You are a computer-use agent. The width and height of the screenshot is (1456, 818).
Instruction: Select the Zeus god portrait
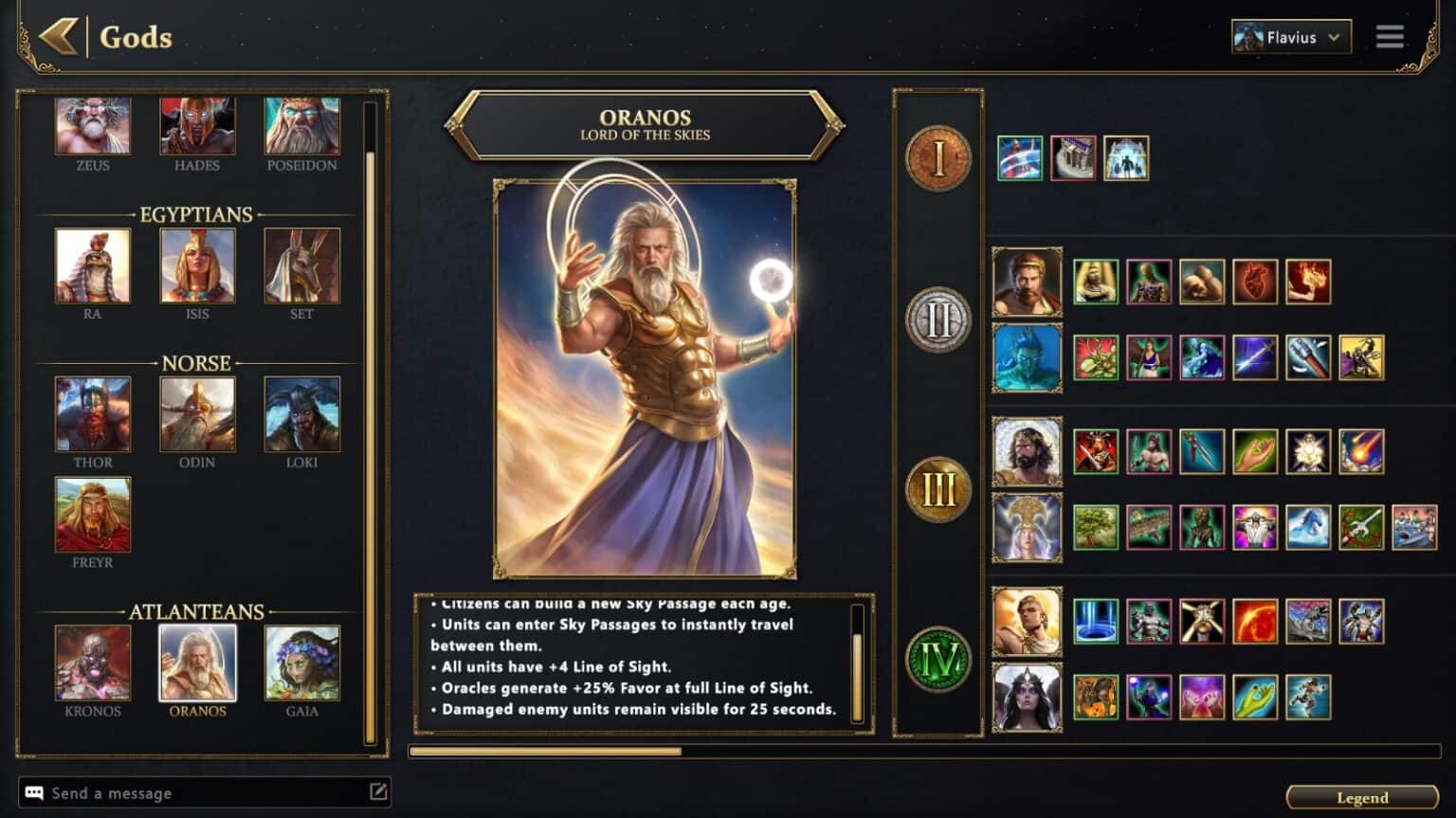(93, 126)
